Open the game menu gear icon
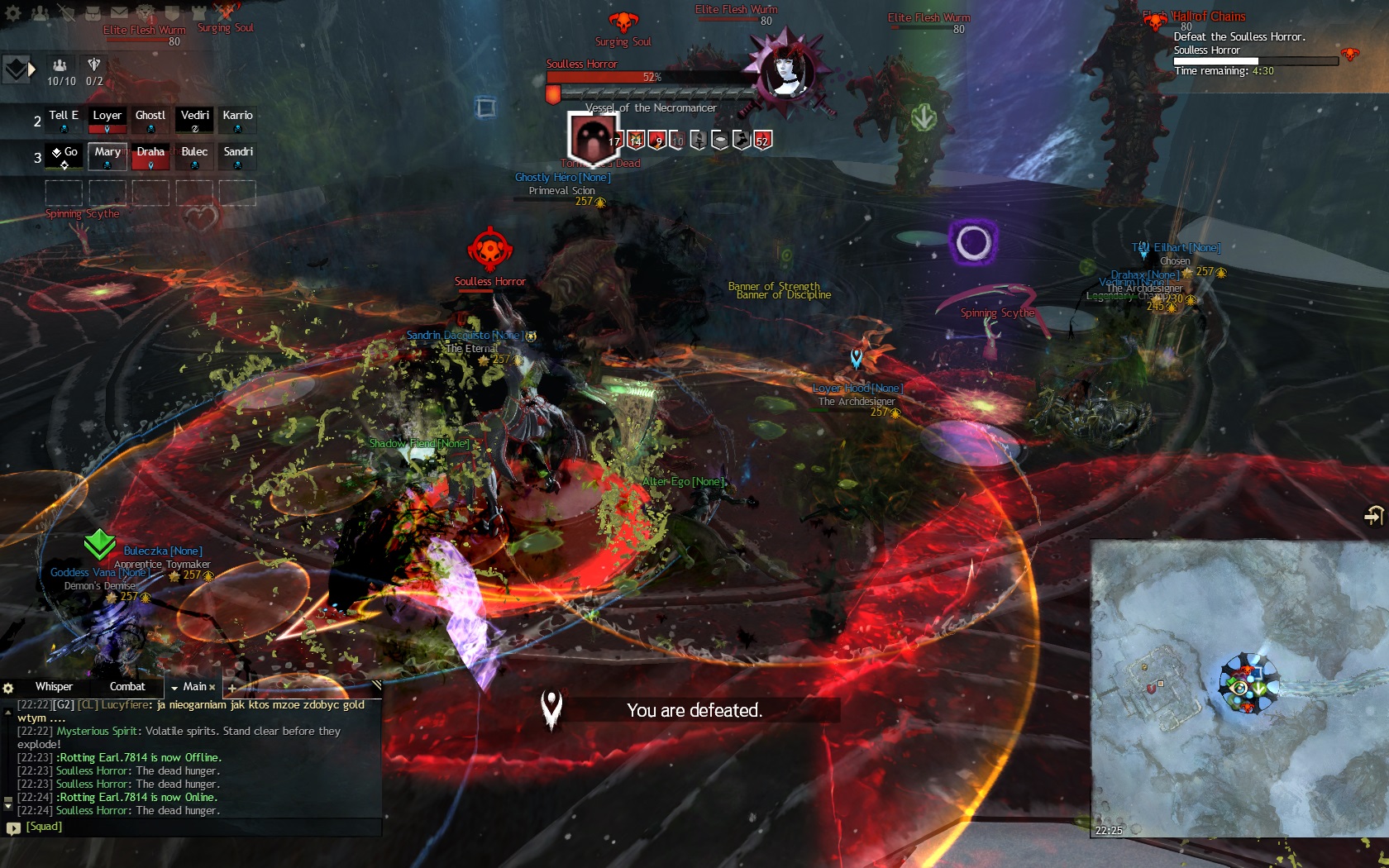1389x868 pixels. pyautogui.click(x=13, y=12)
